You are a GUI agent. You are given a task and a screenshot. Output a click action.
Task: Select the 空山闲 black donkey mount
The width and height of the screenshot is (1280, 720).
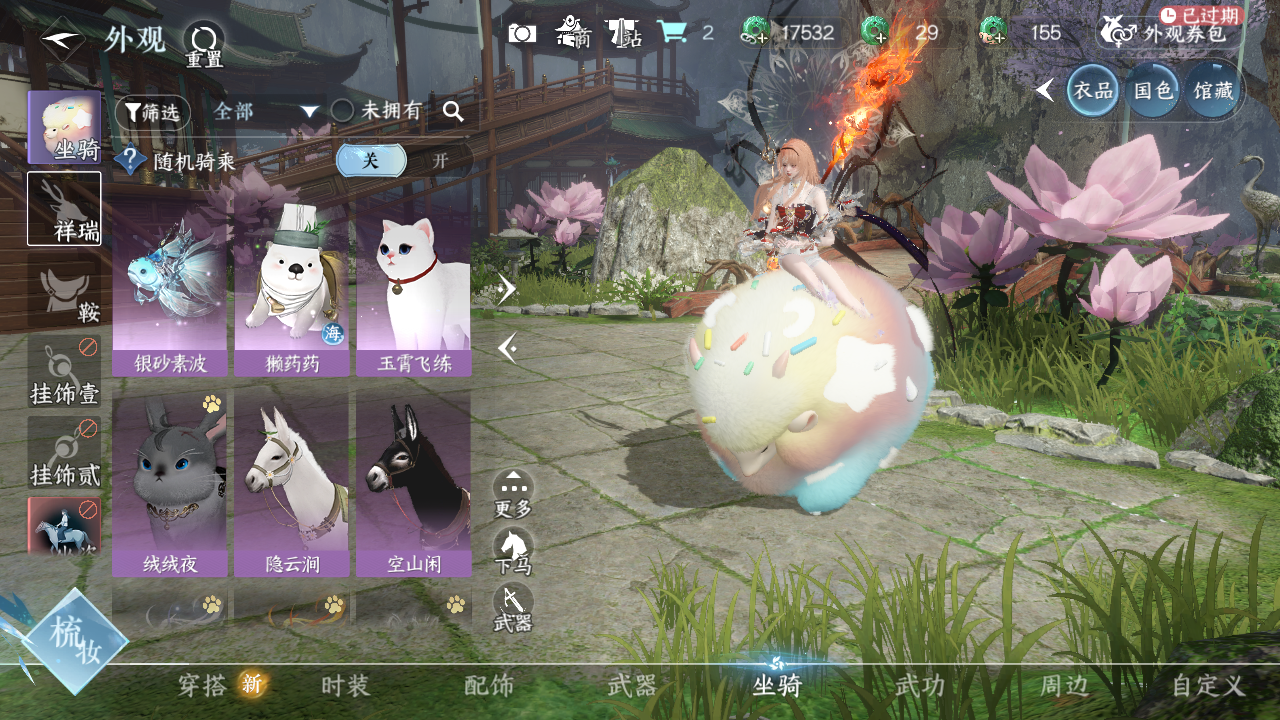pos(413,484)
